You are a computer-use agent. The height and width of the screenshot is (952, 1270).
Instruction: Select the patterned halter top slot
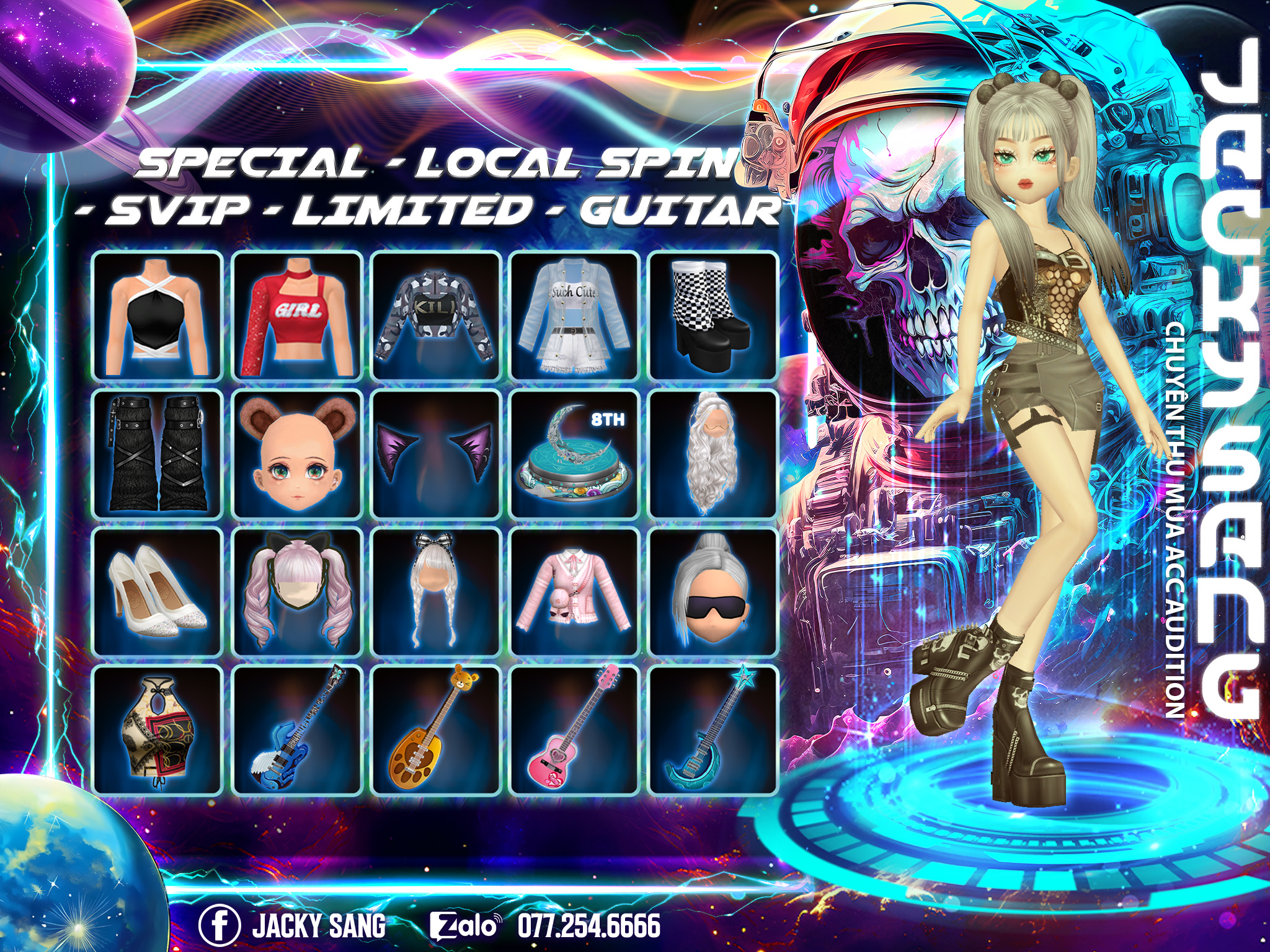tap(158, 730)
